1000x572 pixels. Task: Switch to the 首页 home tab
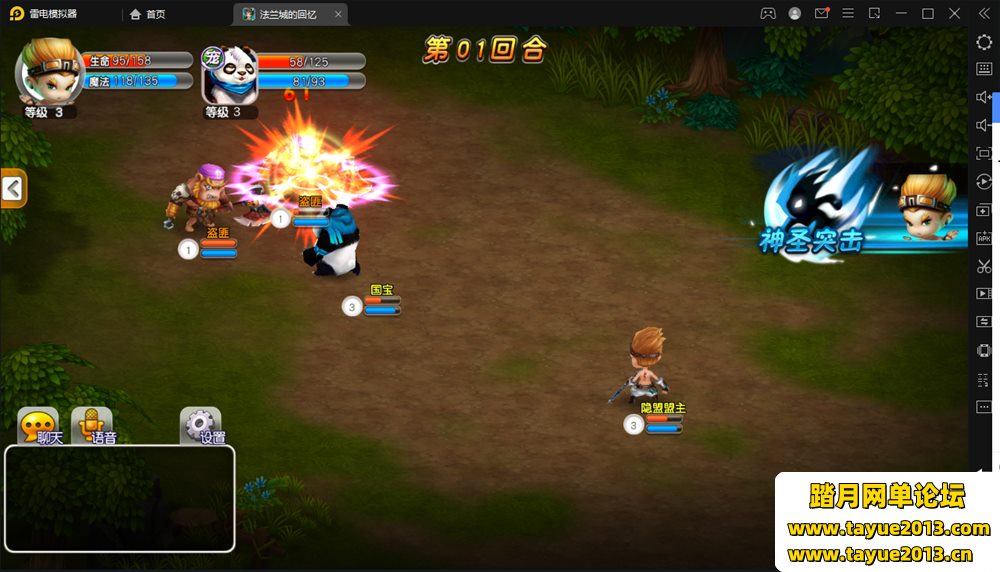[x=148, y=14]
